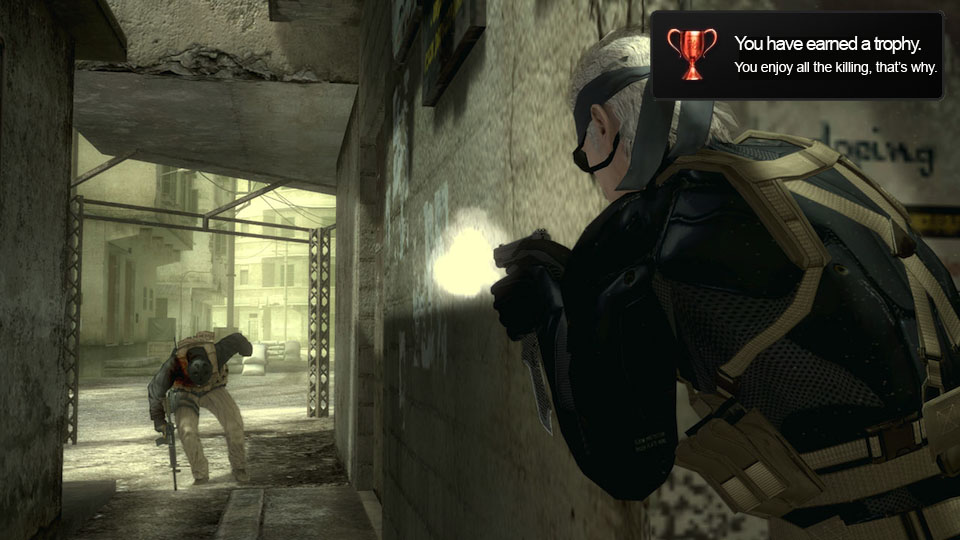The image size is (960, 540).
Task: Click the bronze trophy cup icon
Action: pyautogui.click(x=692, y=55)
